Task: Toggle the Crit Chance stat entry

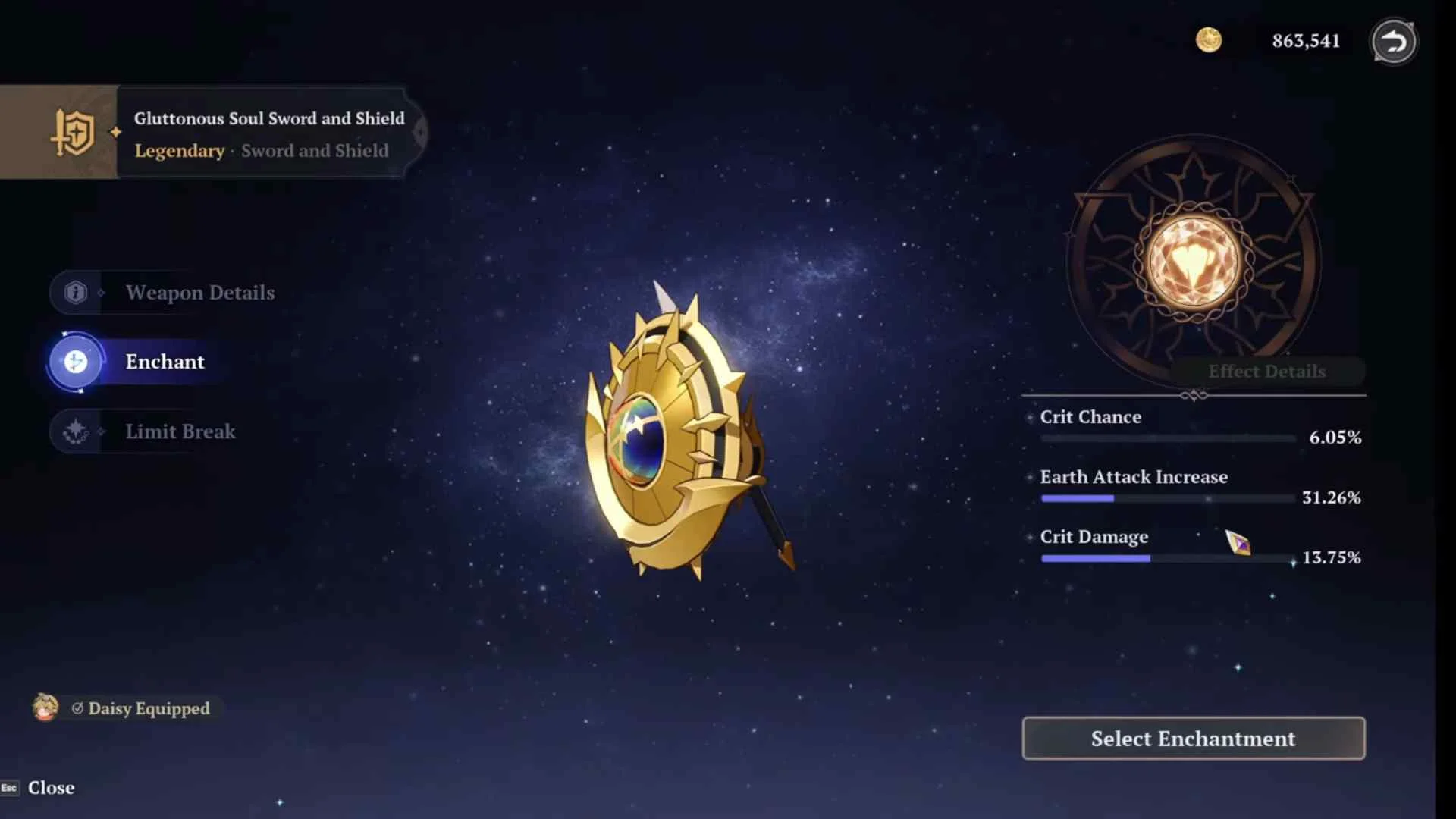Action: coord(1091,416)
